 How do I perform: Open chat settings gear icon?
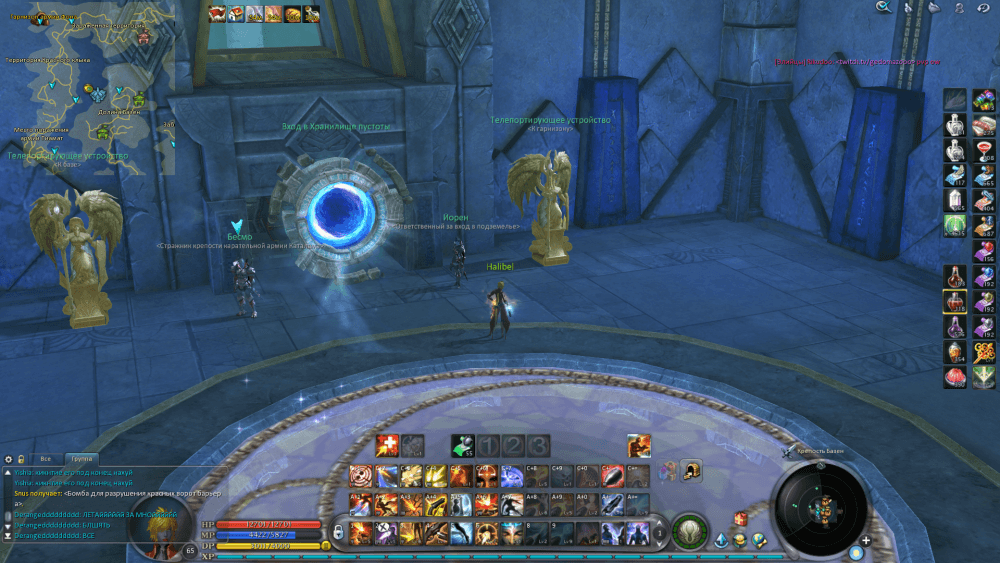[9, 459]
